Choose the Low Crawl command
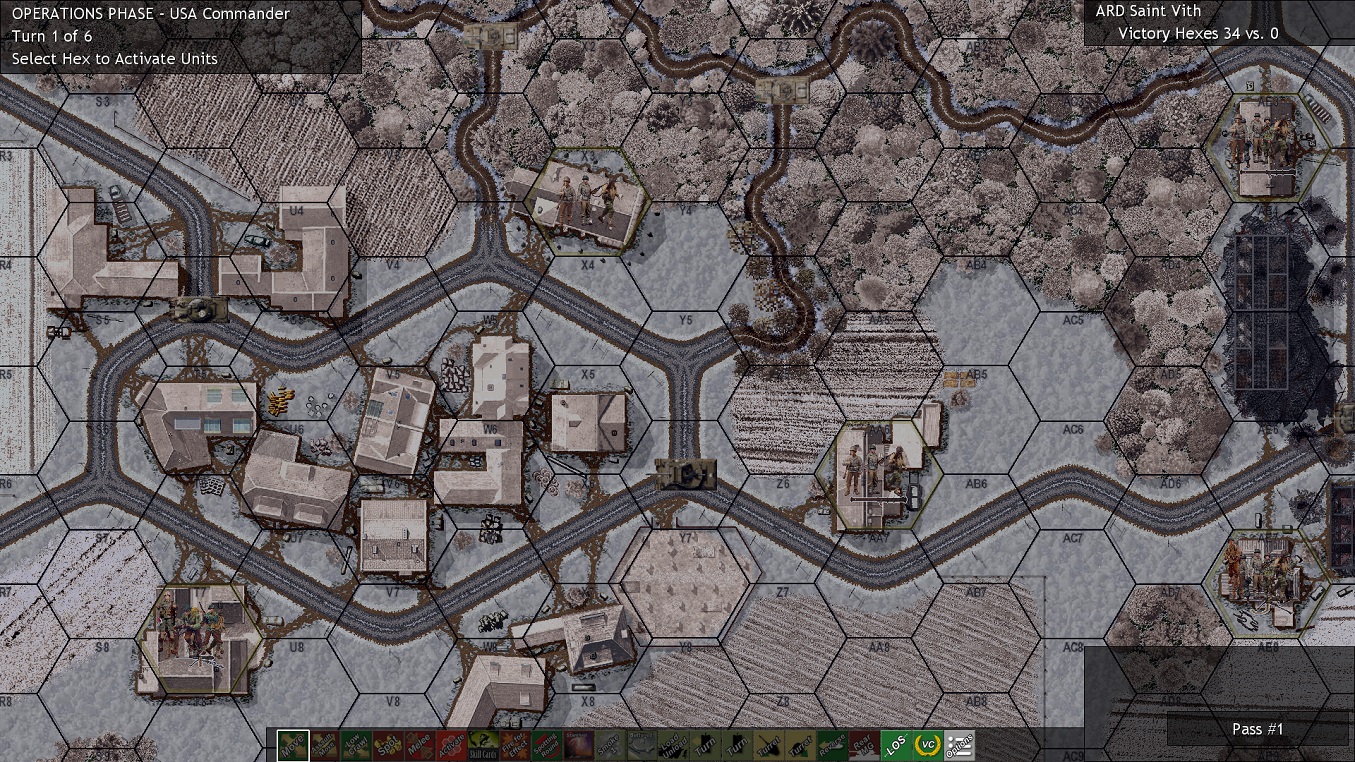Screen dimensions: 1355x762 pos(355,744)
